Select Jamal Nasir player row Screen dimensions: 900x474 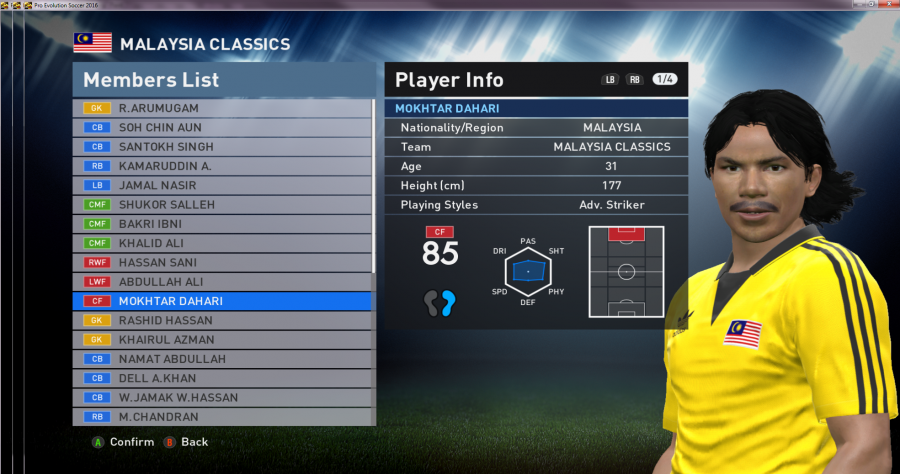coord(222,185)
